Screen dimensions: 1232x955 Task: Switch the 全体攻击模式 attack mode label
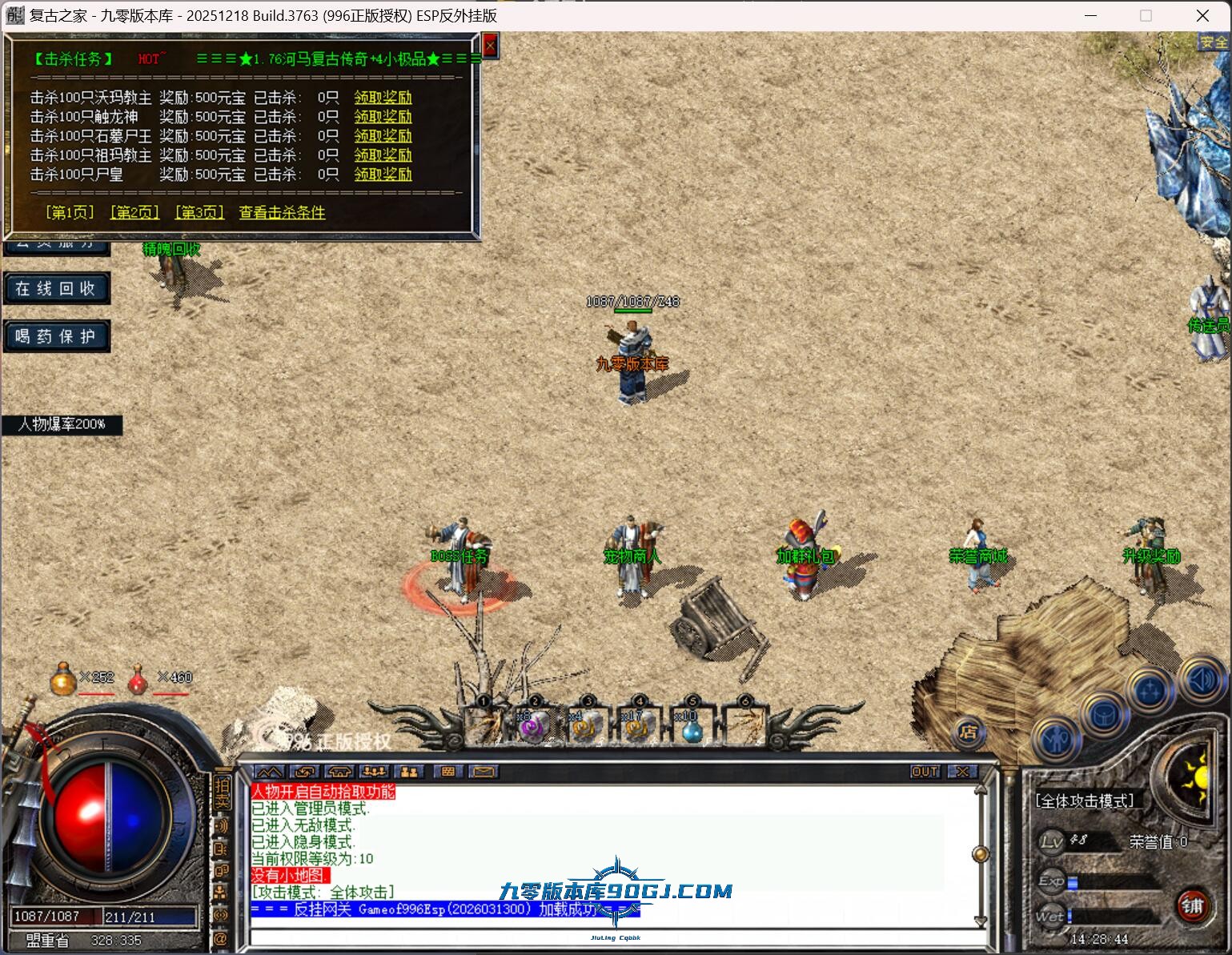1085,801
